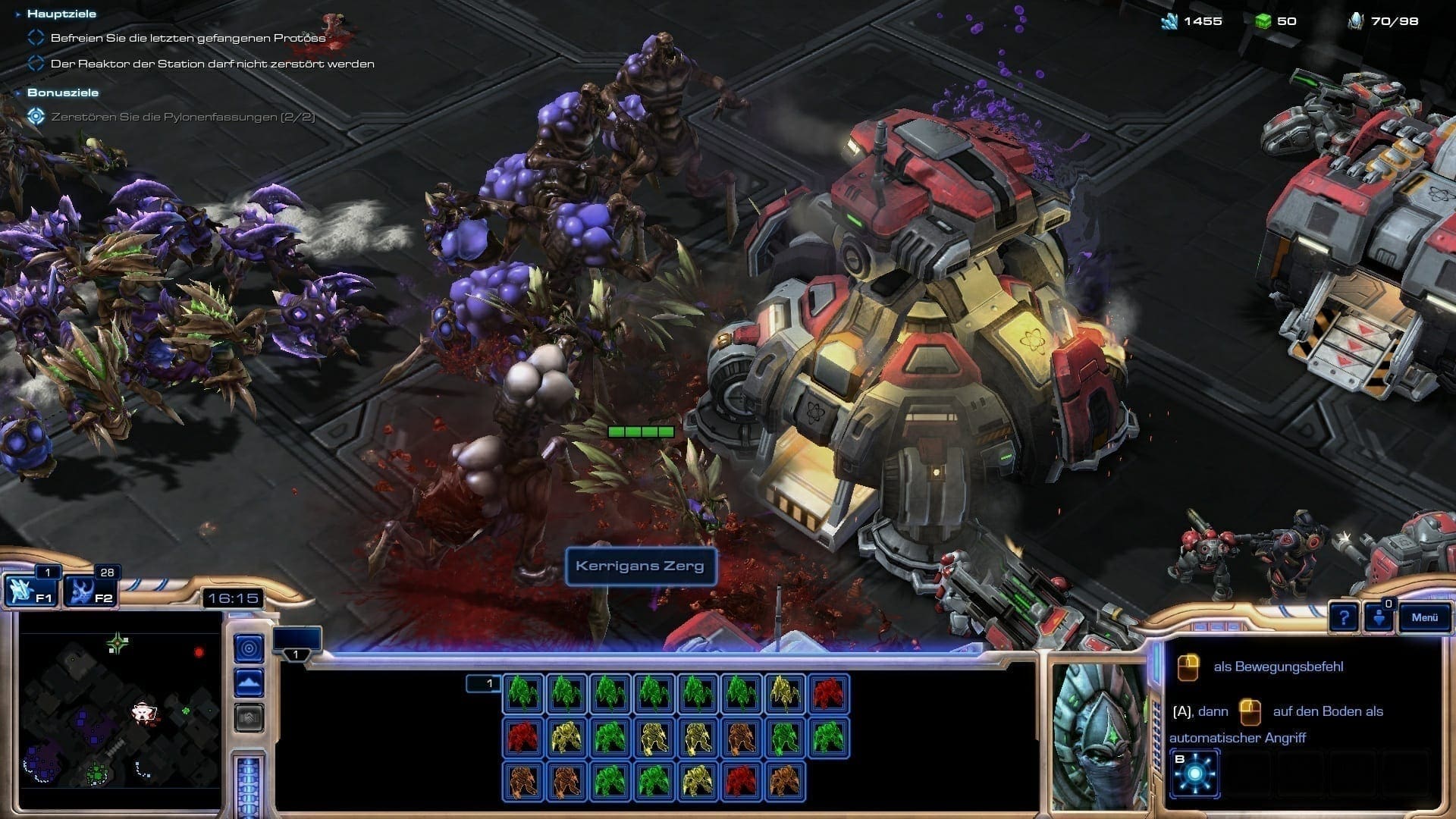Collapse the Bonusziele objectives section
The image size is (1456, 819).
pyautogui.click(x=19, y=93)
